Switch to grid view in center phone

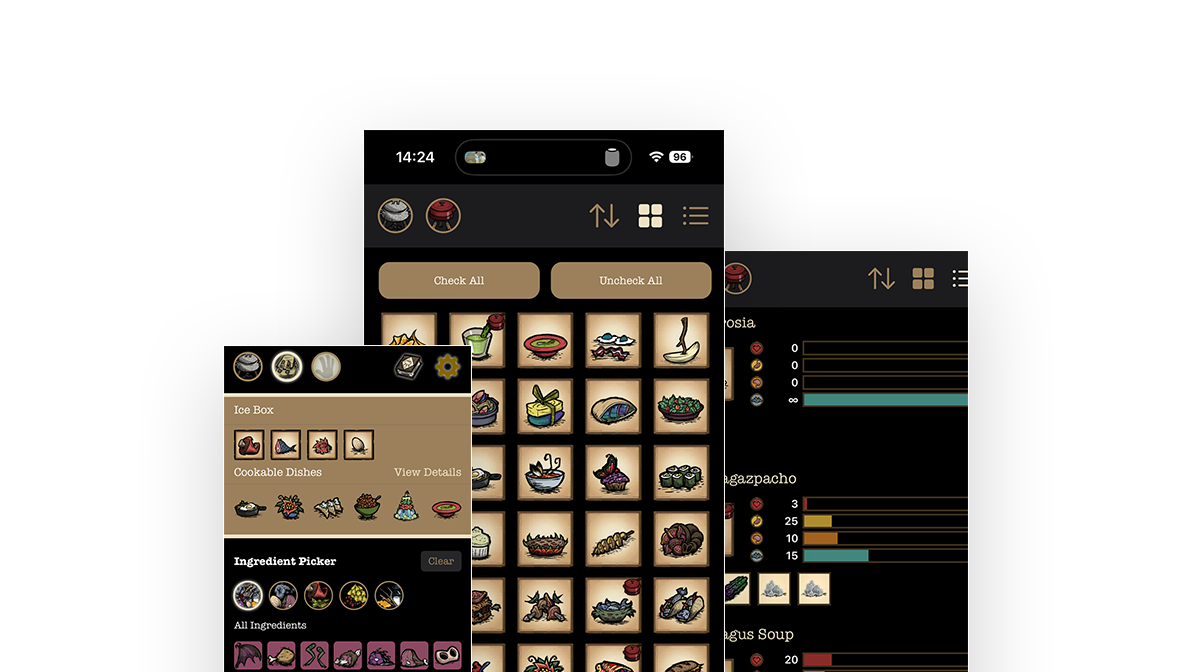pyautogui.click(x=650, y=215)
